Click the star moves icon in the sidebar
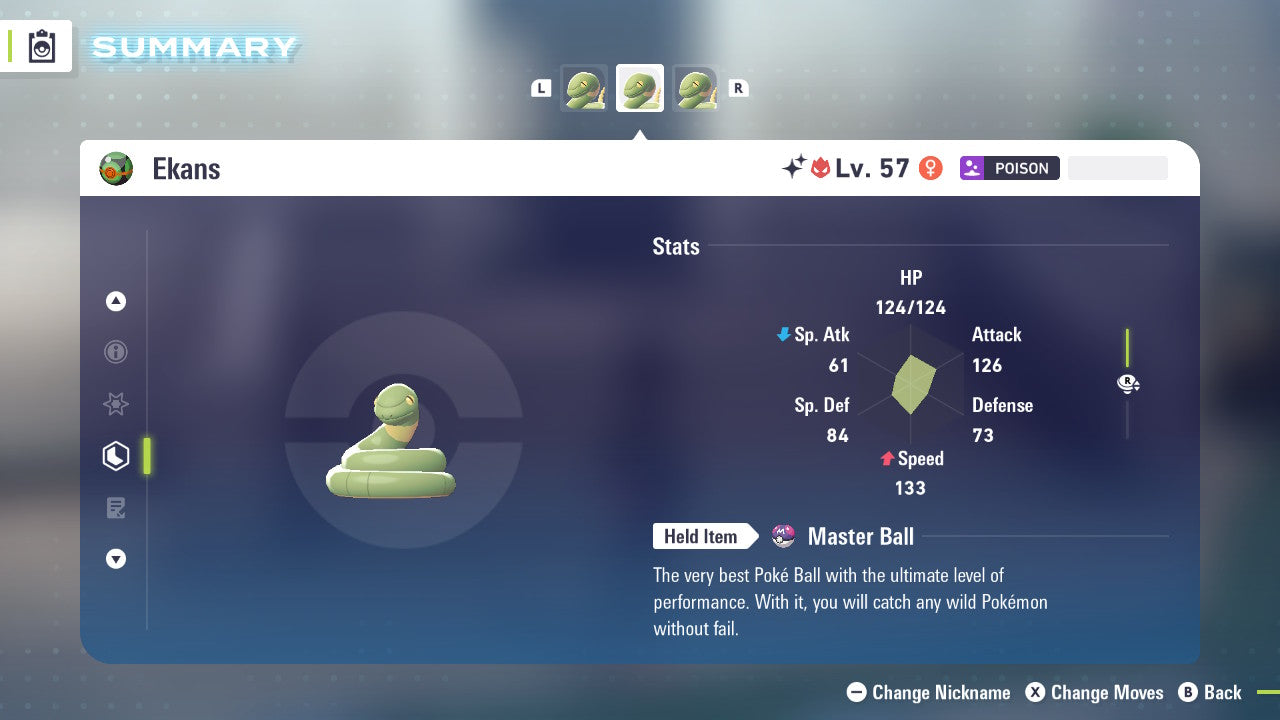Screen dimensions: 1280x720 [116, 404]
